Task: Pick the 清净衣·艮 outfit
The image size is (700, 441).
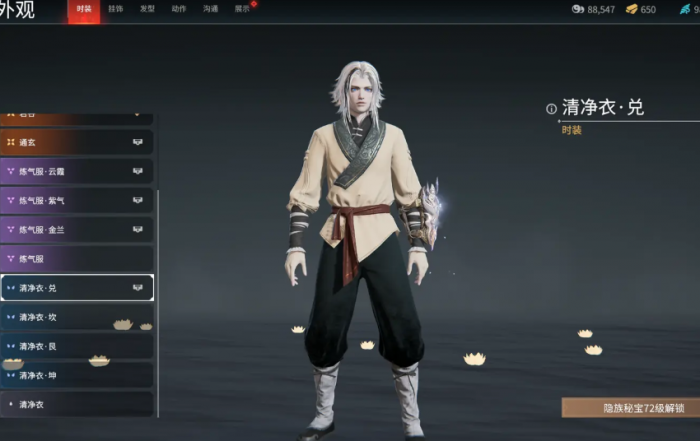Action: click(77, 346)
